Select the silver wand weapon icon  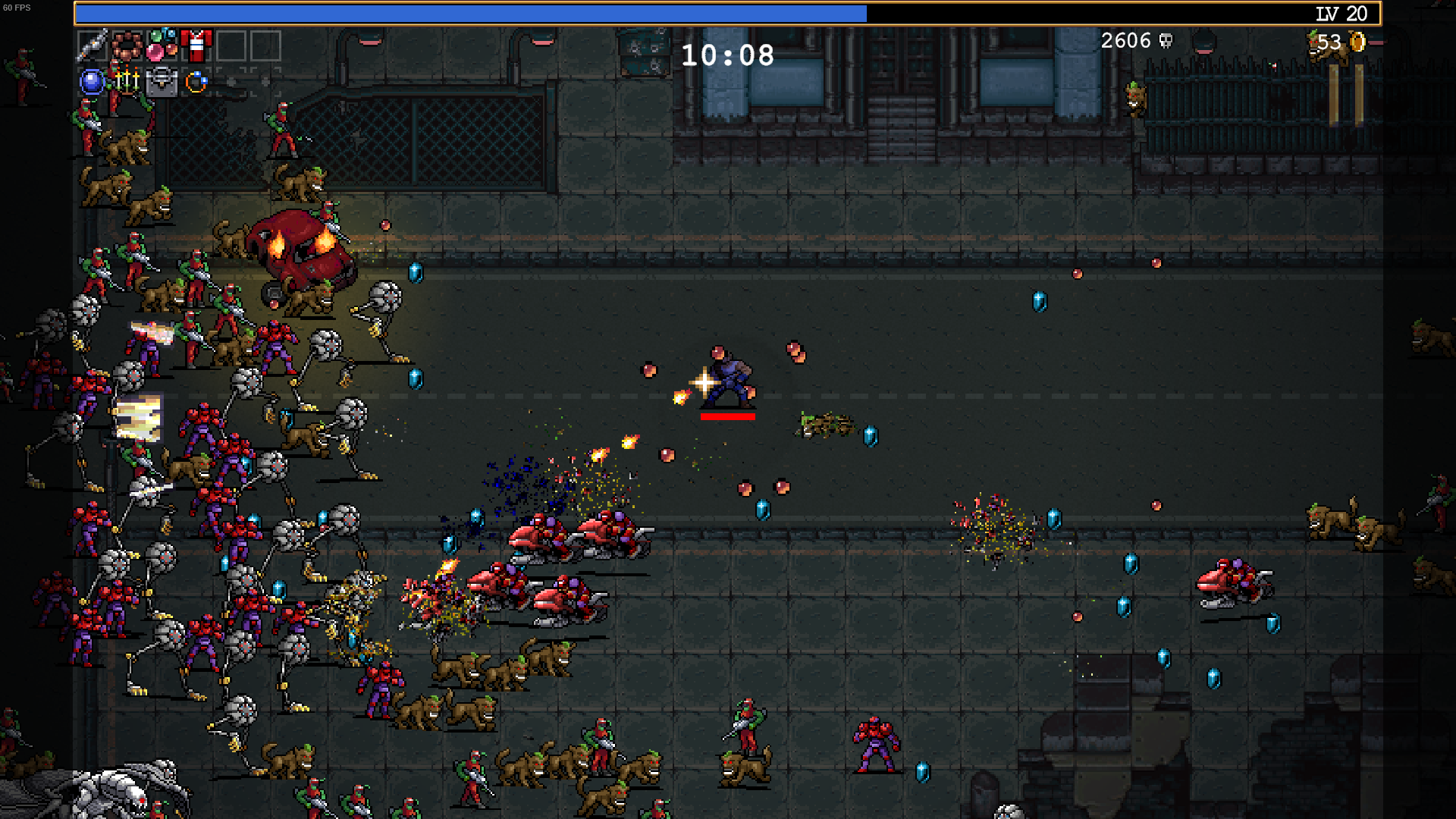coord(91,44)
